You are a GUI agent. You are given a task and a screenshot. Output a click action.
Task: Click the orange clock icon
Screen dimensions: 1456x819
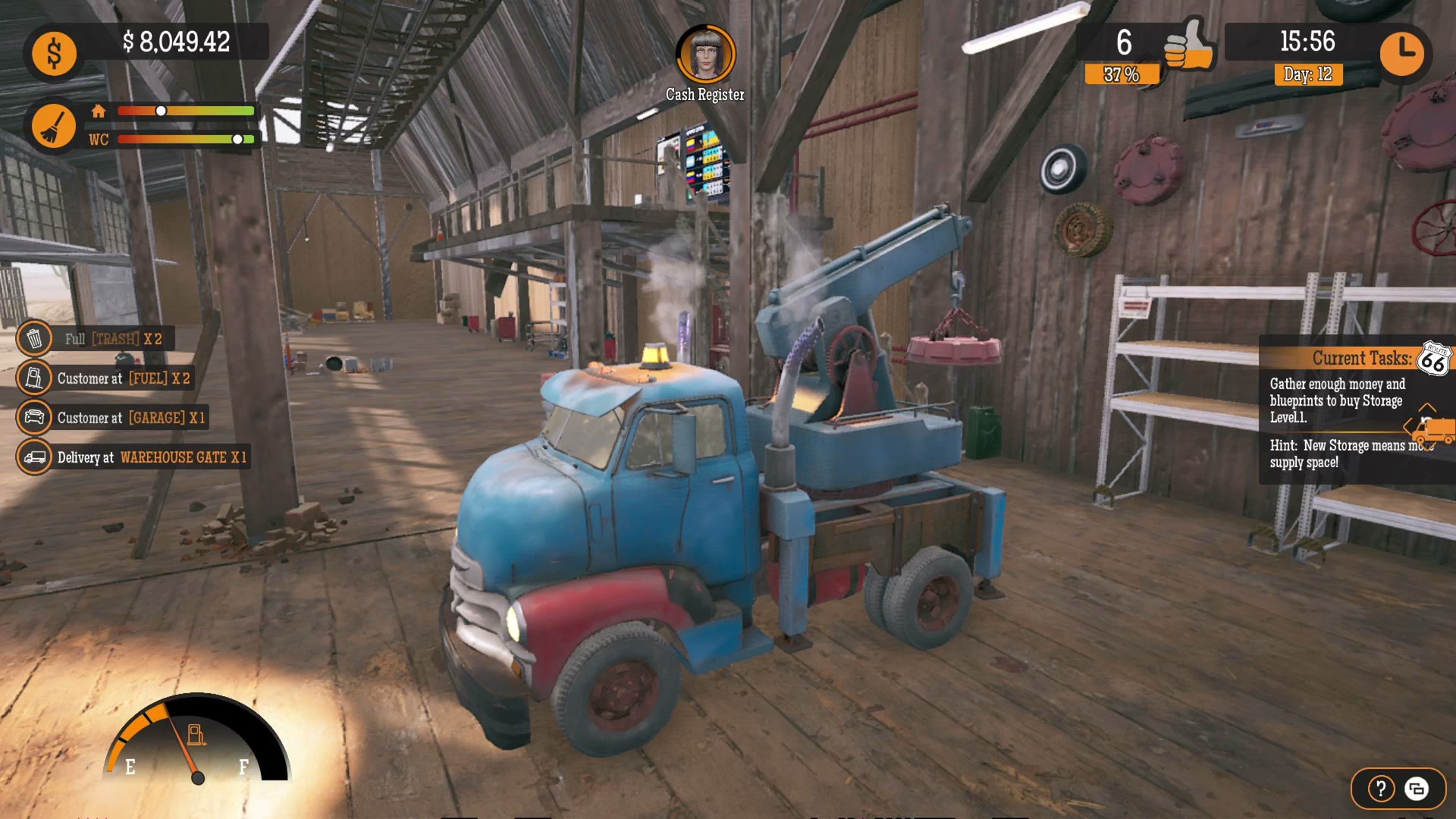click(1402, 53)
